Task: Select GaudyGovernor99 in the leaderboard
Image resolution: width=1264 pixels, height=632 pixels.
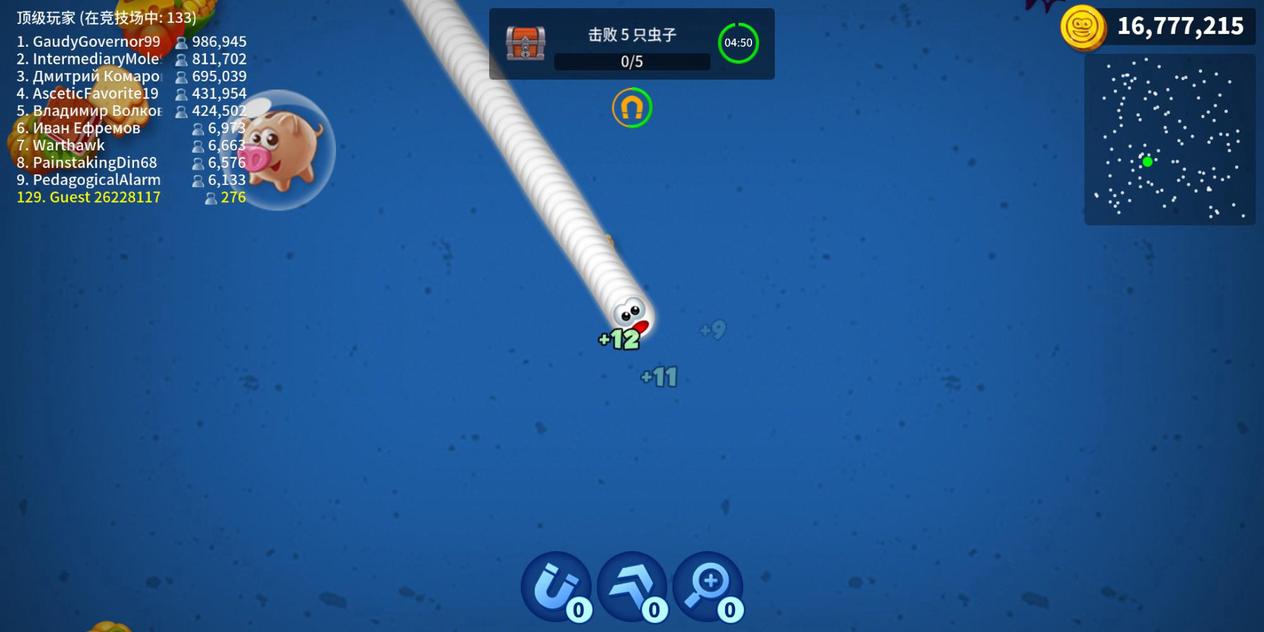Action: (96, 42)
